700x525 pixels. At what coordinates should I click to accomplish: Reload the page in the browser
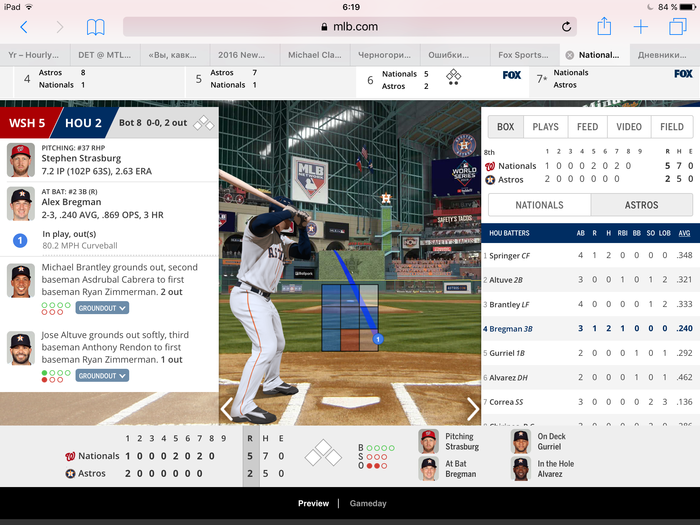click(x=567, y=27)
